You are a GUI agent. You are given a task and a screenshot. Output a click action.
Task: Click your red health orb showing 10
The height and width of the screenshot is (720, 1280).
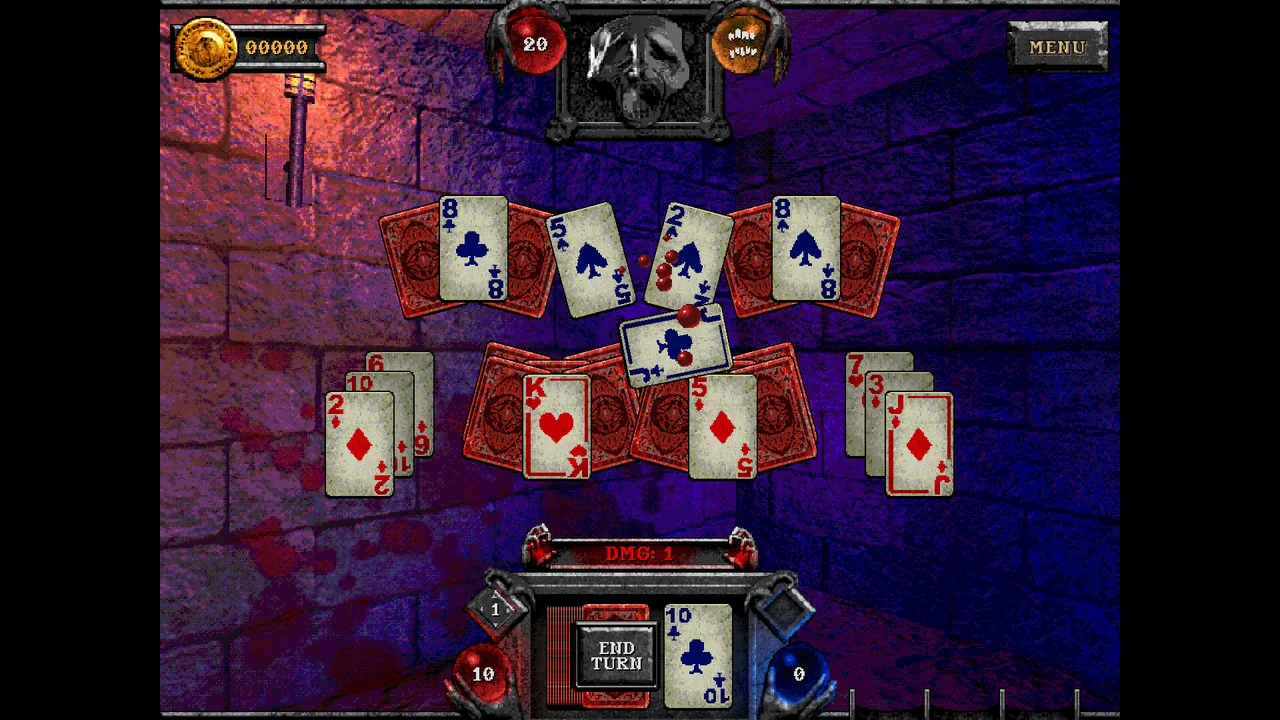click(484, 674)
